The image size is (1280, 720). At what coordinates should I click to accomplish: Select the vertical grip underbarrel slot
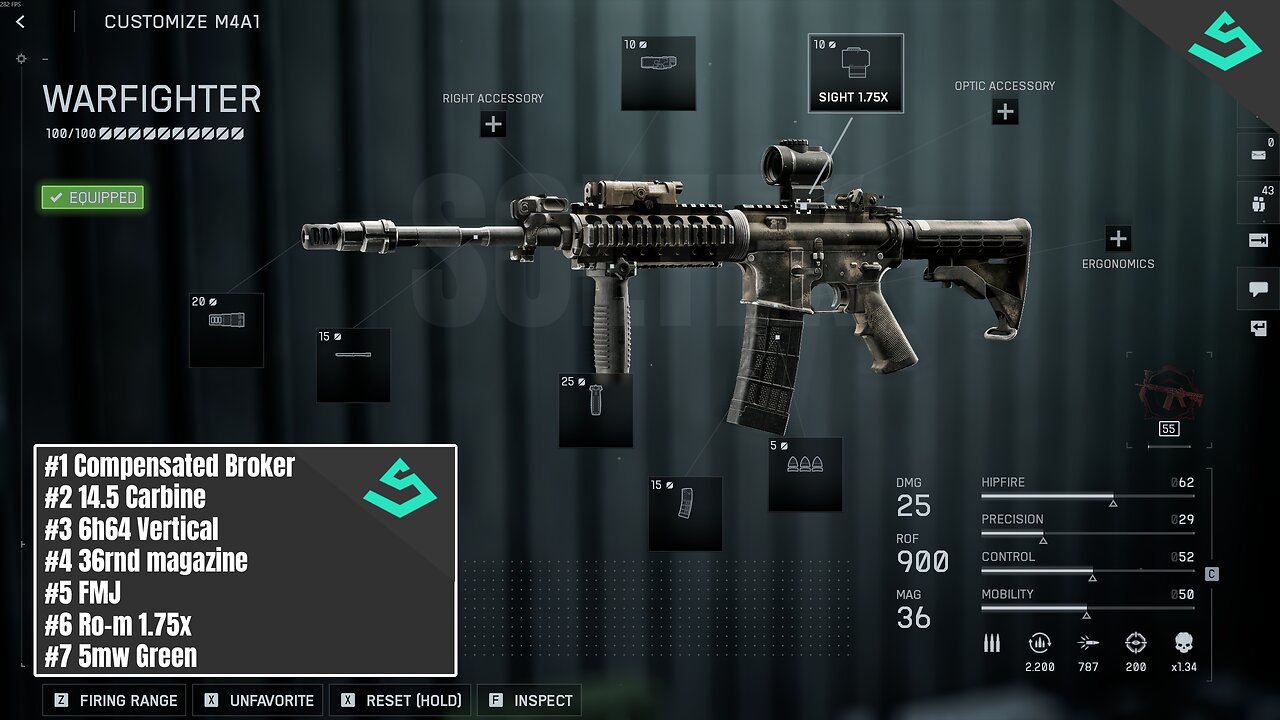point(596,410)
